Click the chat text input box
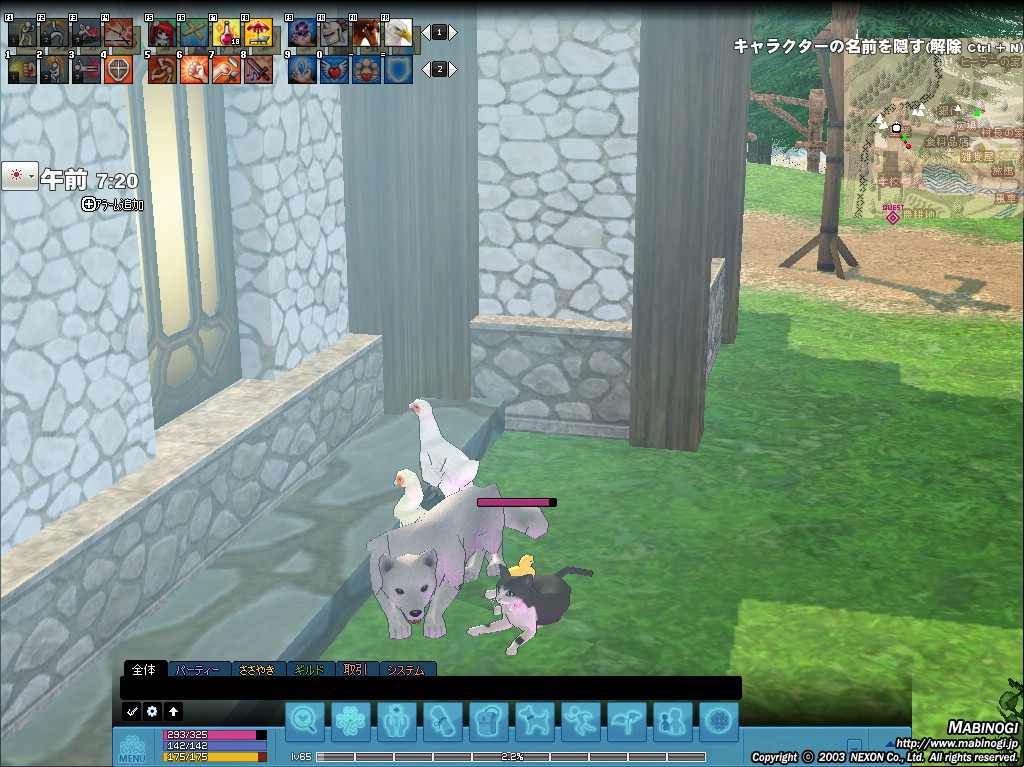 (x=430, y=688)
